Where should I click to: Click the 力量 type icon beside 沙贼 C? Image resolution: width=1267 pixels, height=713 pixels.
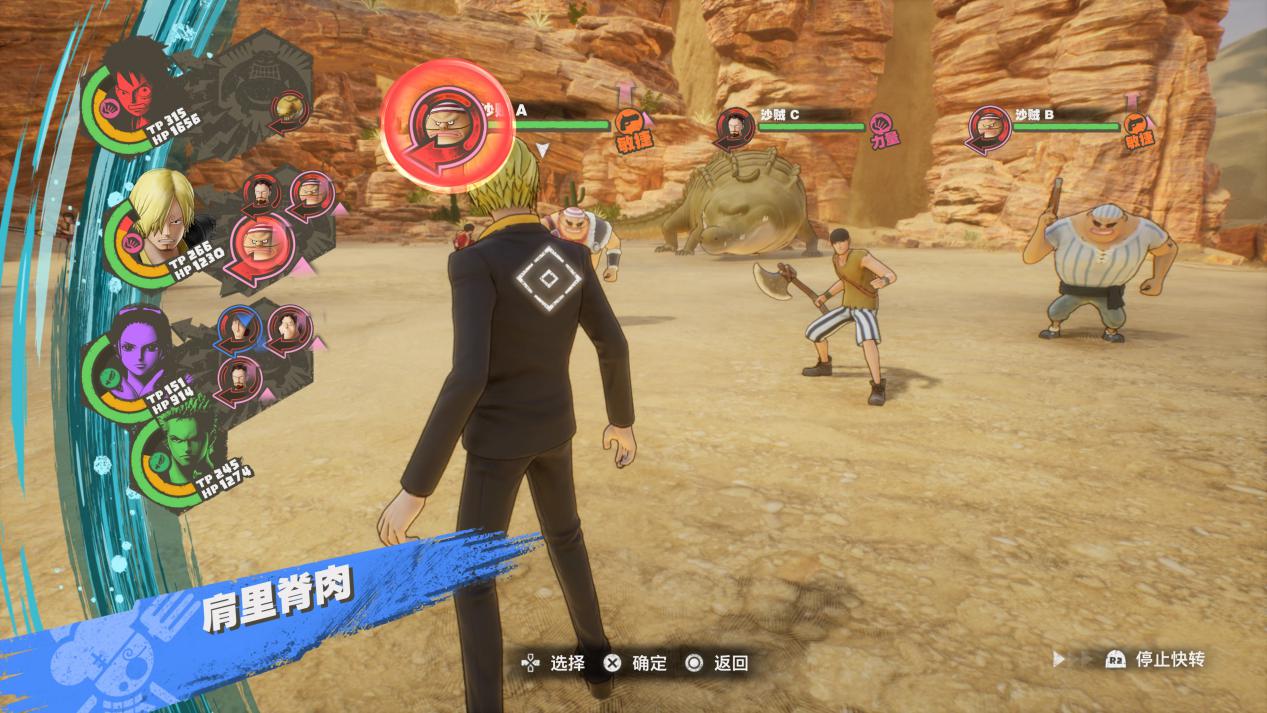pos(880,127)
